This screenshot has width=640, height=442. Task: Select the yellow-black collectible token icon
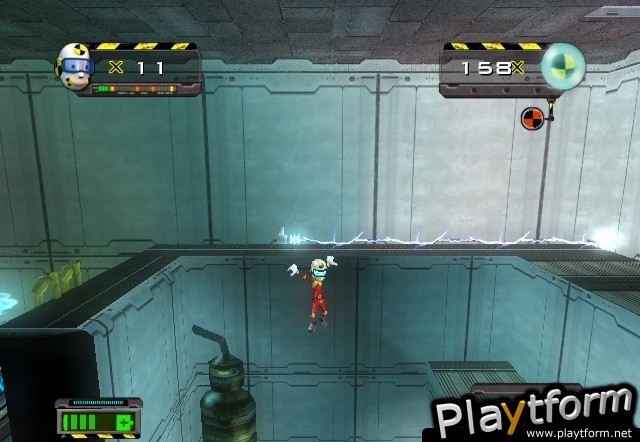click(x=563, y=66)
